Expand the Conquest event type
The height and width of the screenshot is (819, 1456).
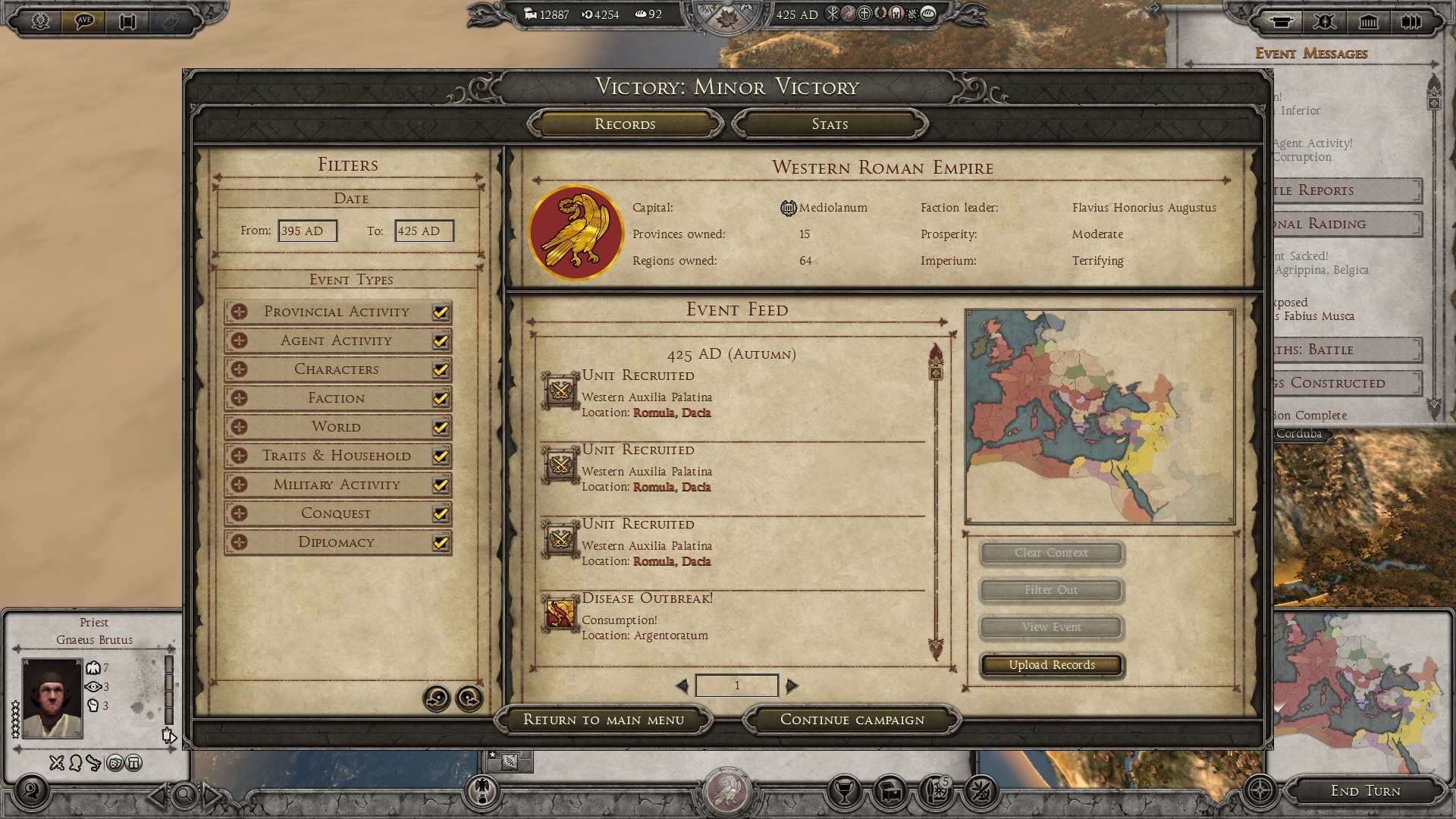pyautogui.click(x=240, y=513)
